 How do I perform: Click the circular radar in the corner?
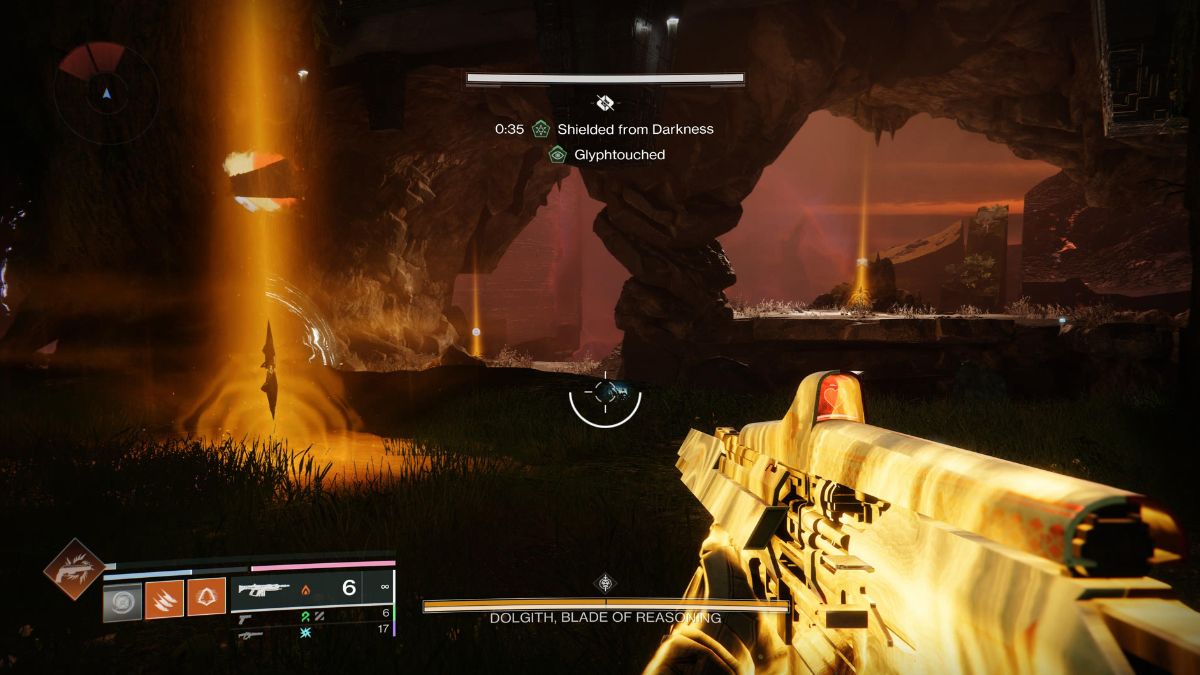(106, 93)
